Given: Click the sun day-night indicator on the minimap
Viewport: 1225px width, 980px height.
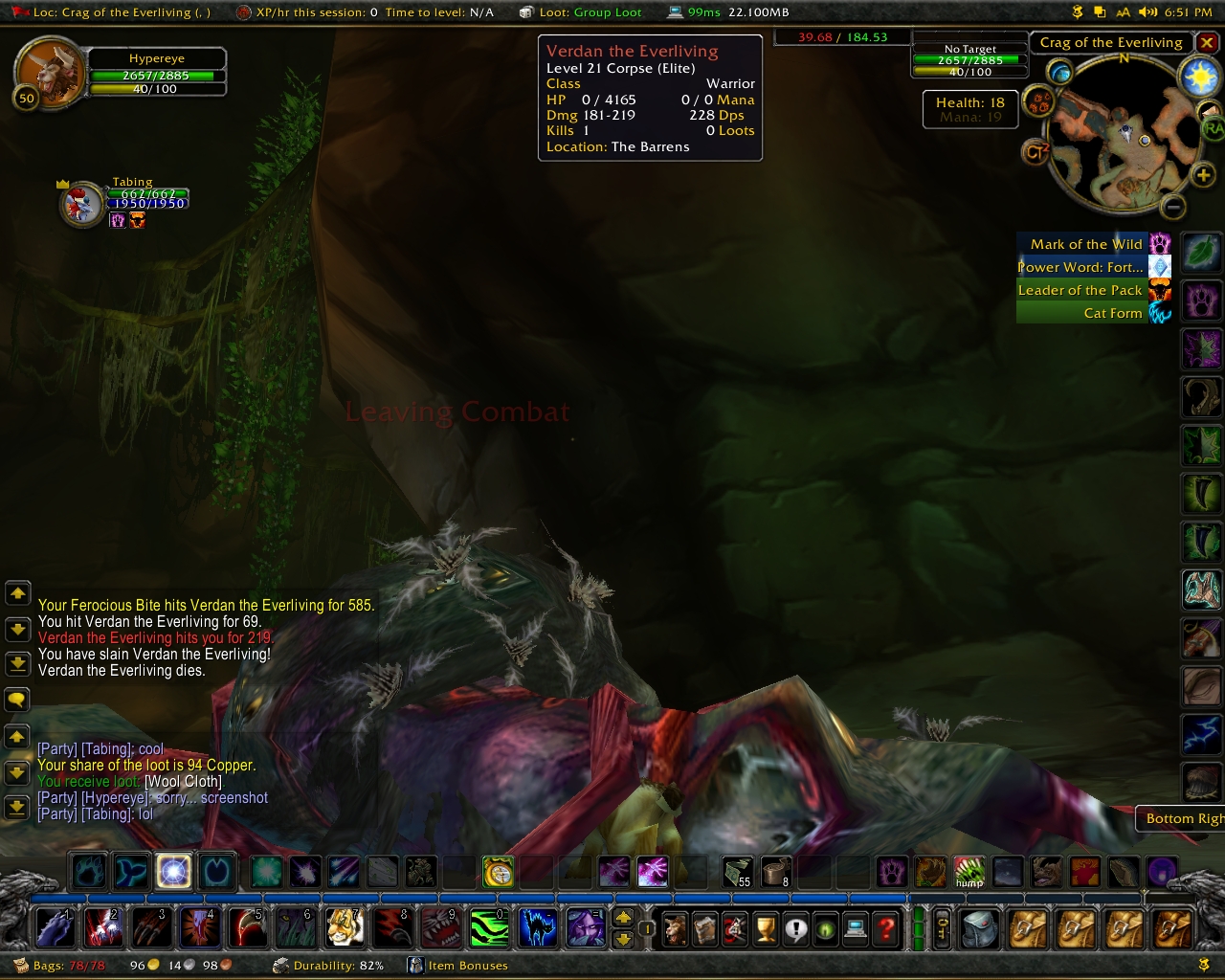Looking at the screenshot, I should (1199, 77).
